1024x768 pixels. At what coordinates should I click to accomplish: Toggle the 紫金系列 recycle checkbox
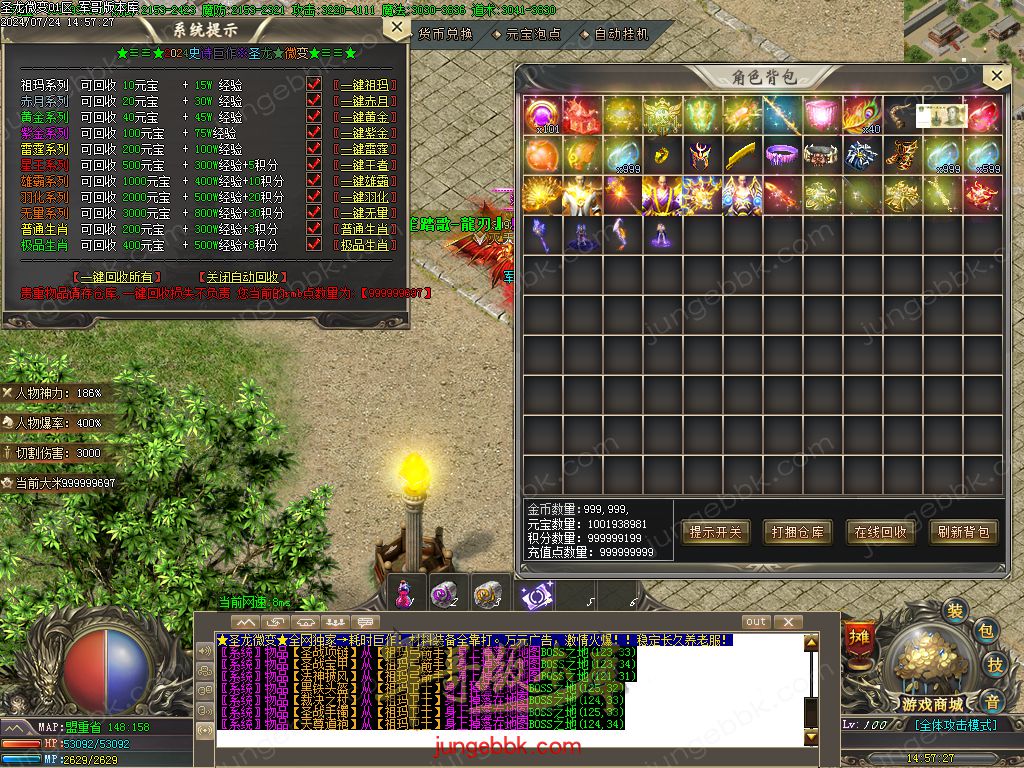tap(314, 133)
